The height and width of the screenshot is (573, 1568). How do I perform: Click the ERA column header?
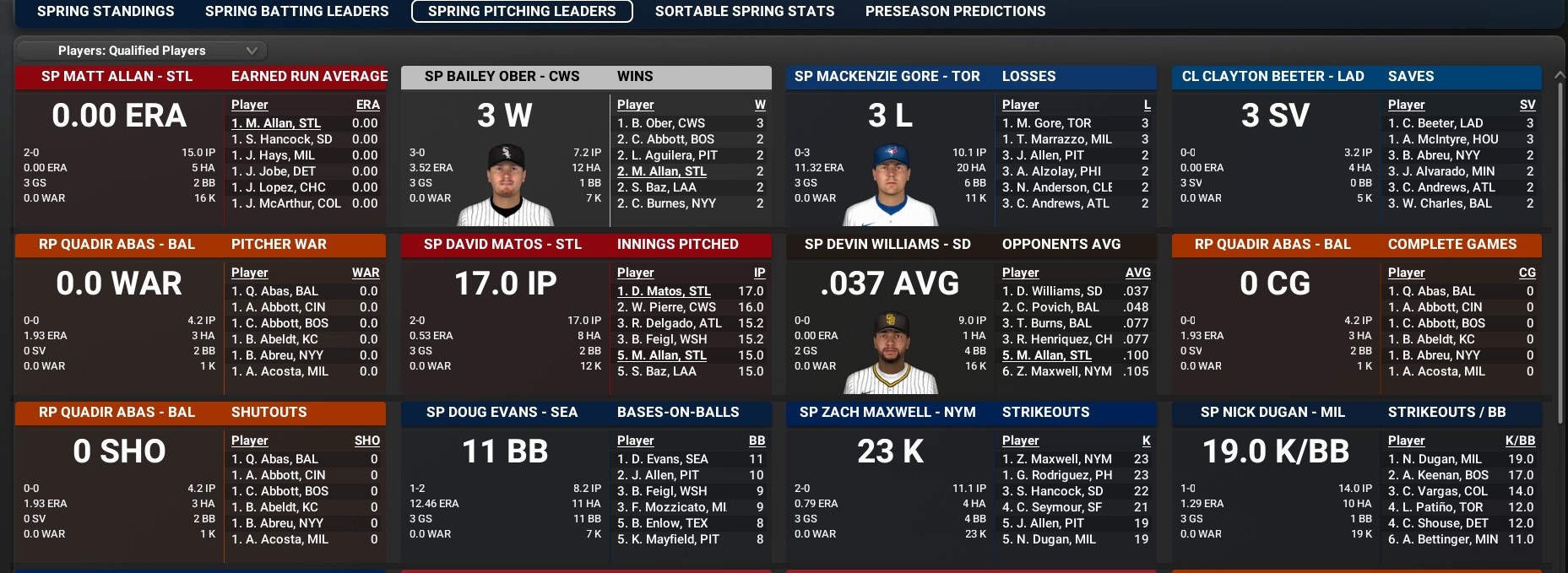(x=367, y=105)
